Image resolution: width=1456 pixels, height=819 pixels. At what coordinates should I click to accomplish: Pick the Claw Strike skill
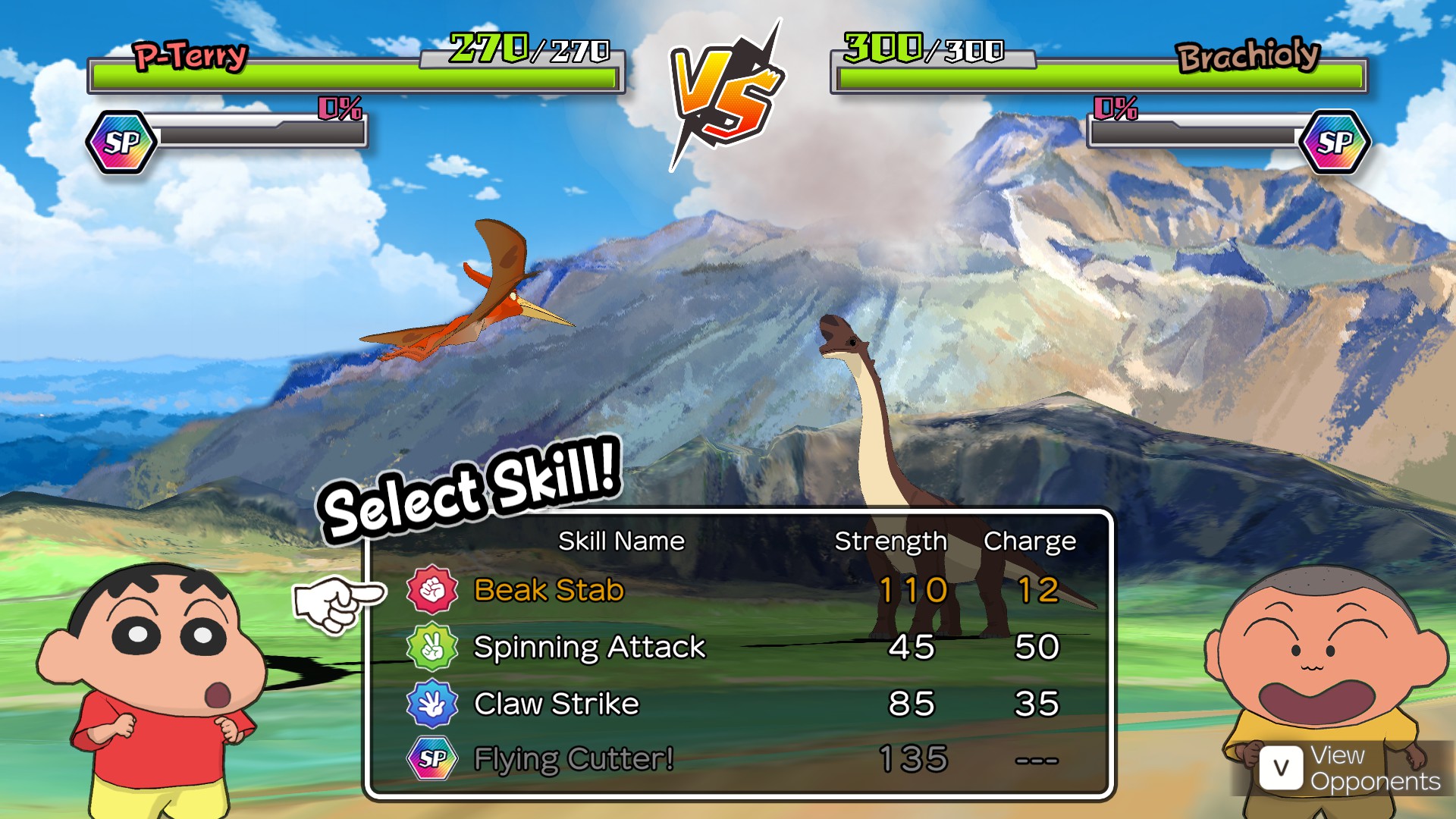556,704
